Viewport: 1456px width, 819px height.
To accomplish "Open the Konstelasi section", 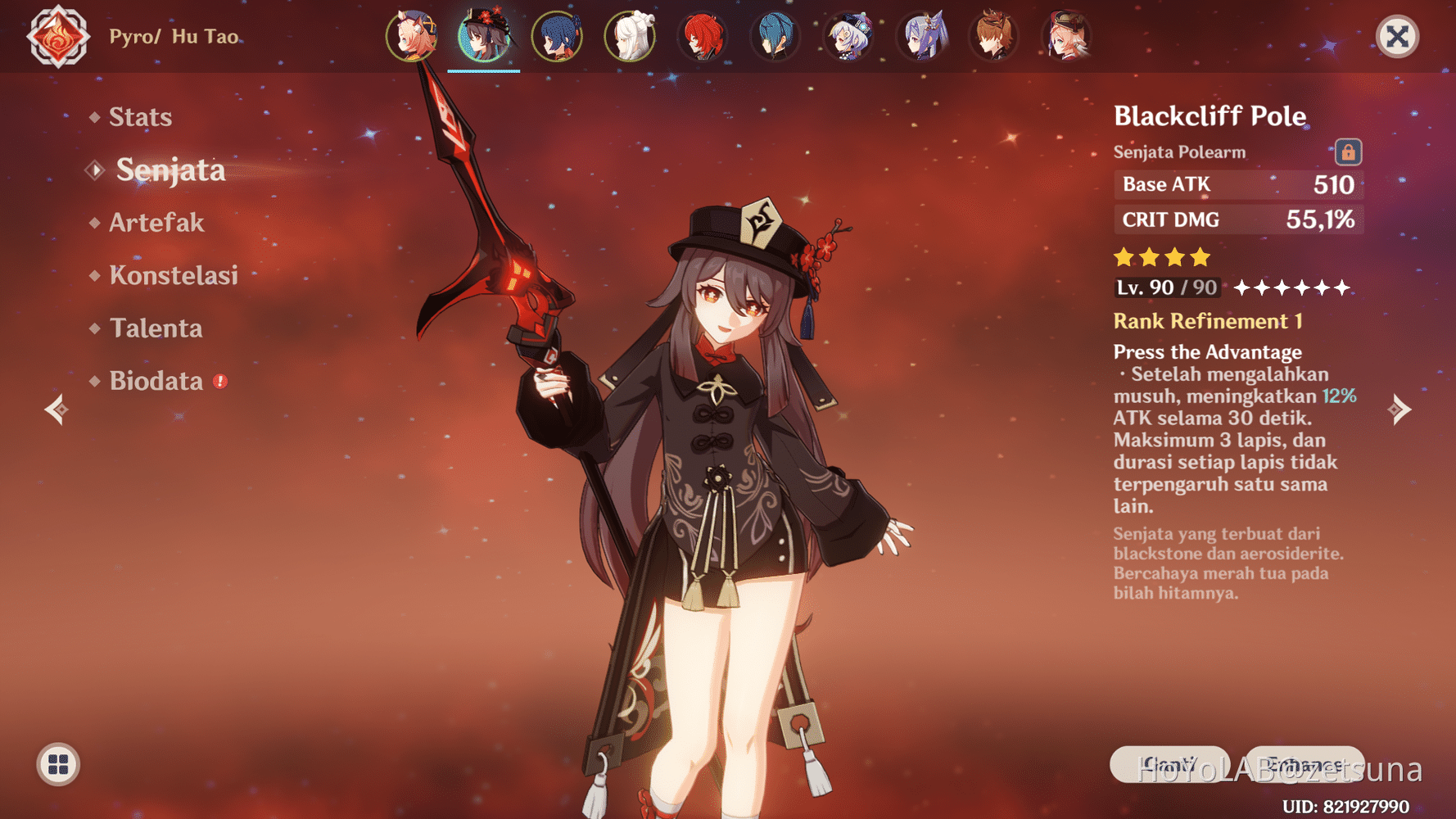I will coord(174,276).
